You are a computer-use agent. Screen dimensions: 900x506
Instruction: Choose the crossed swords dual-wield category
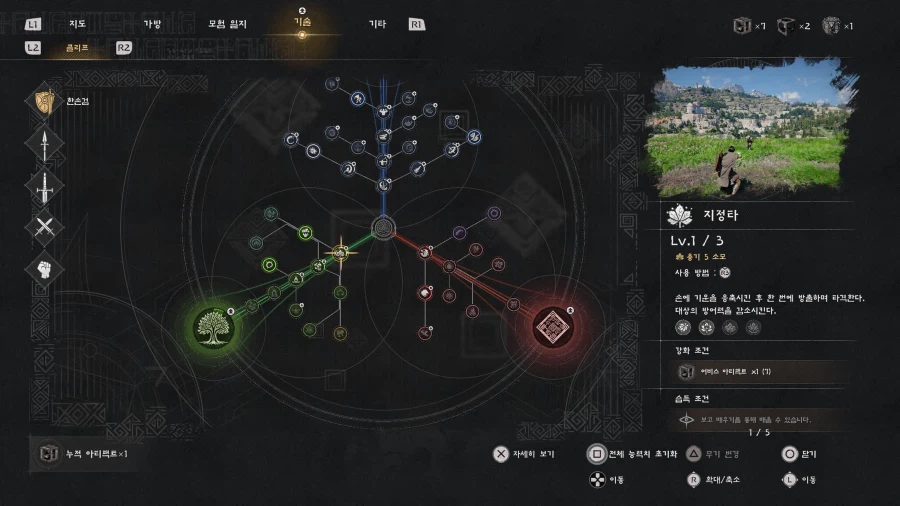click(x=44, y=228)
